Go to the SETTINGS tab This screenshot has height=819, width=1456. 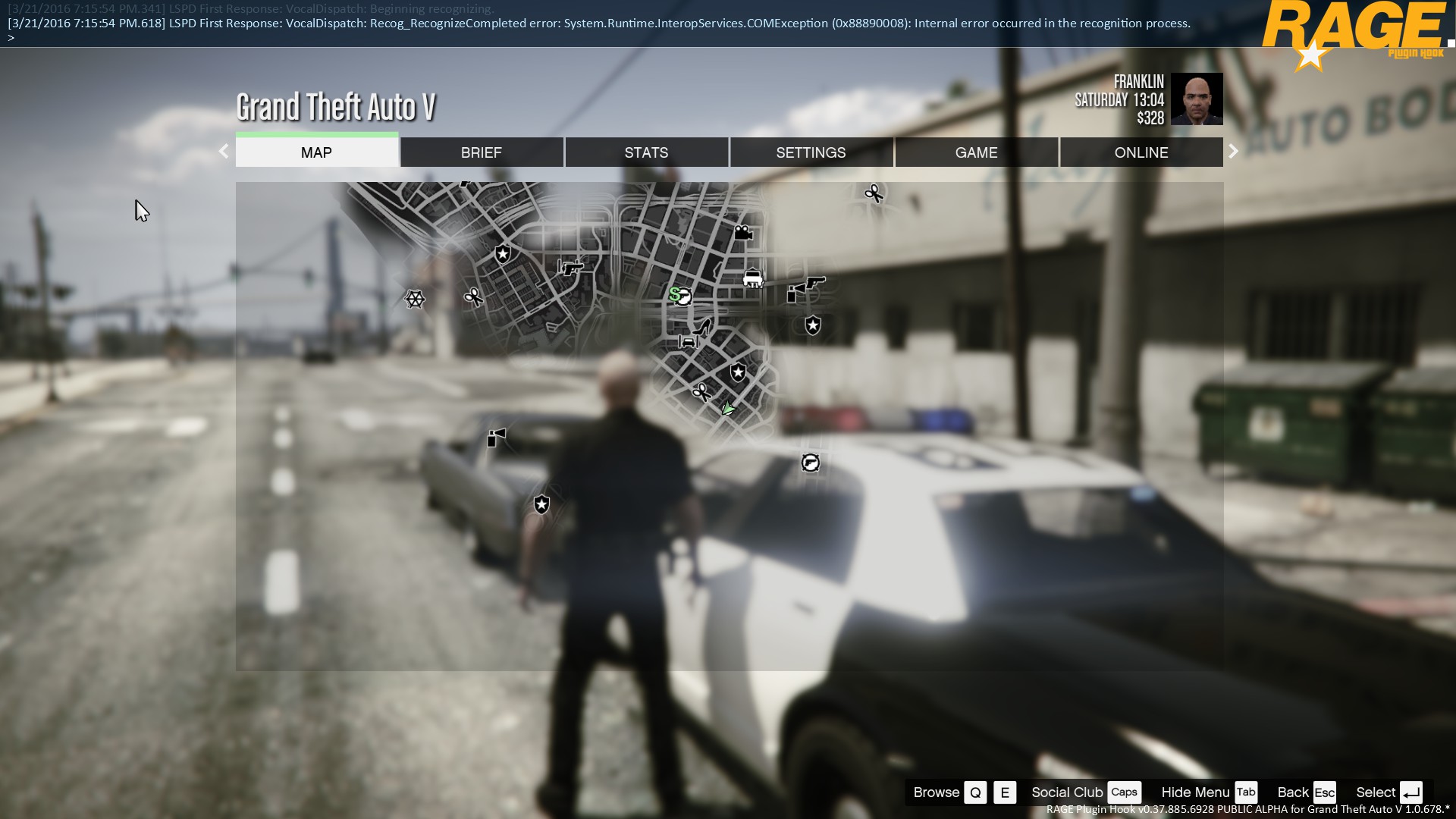pos(811,152)
